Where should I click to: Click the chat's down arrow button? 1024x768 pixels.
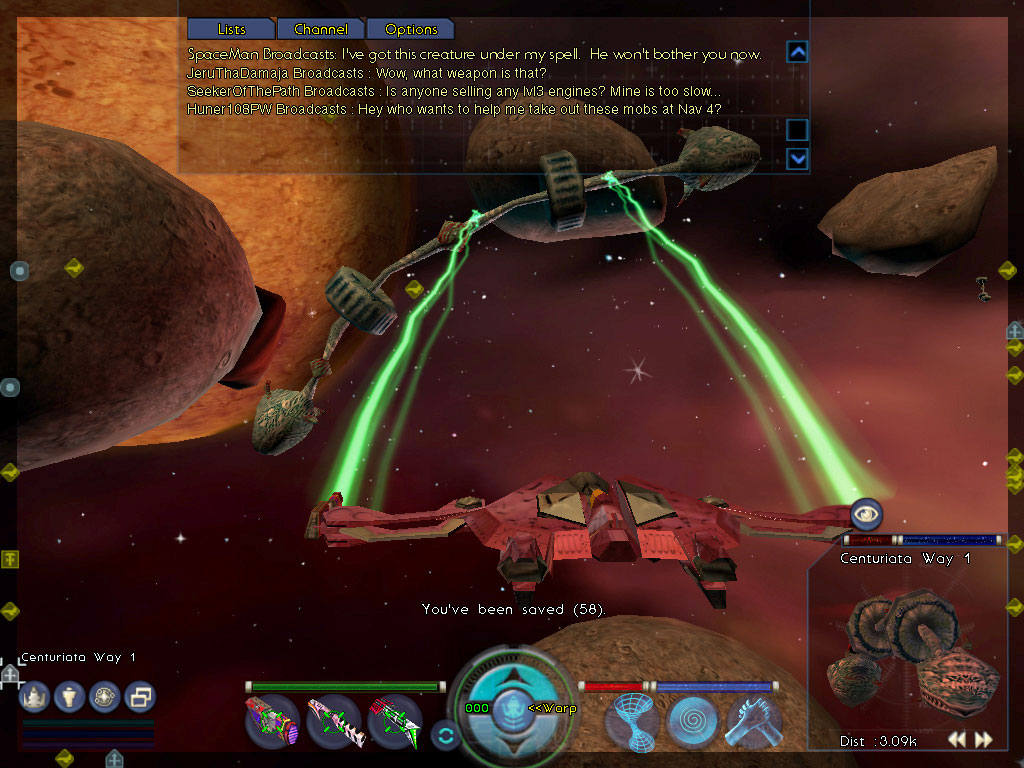point(797,158)
